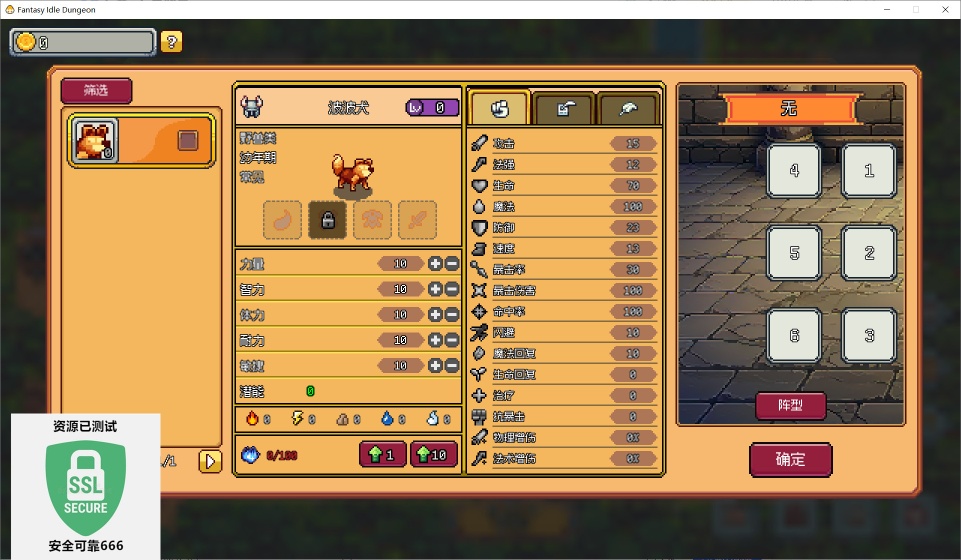961x560 pixels.
Task: Choose formation slot 3
Action: tap(868, 336)
